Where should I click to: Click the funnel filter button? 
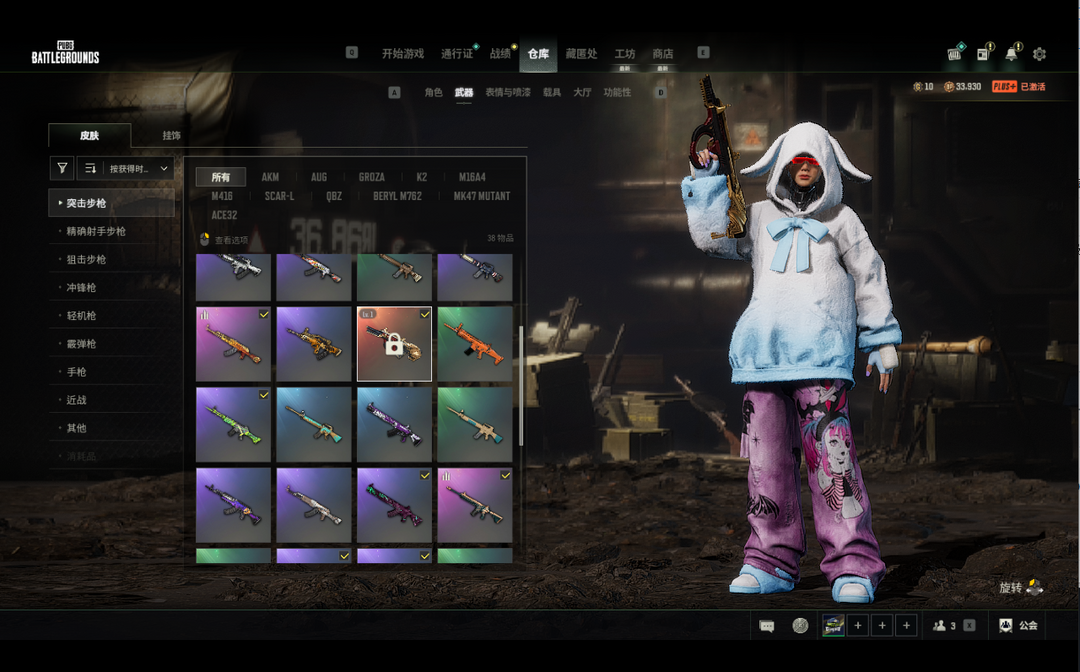[x=62, y=169]
